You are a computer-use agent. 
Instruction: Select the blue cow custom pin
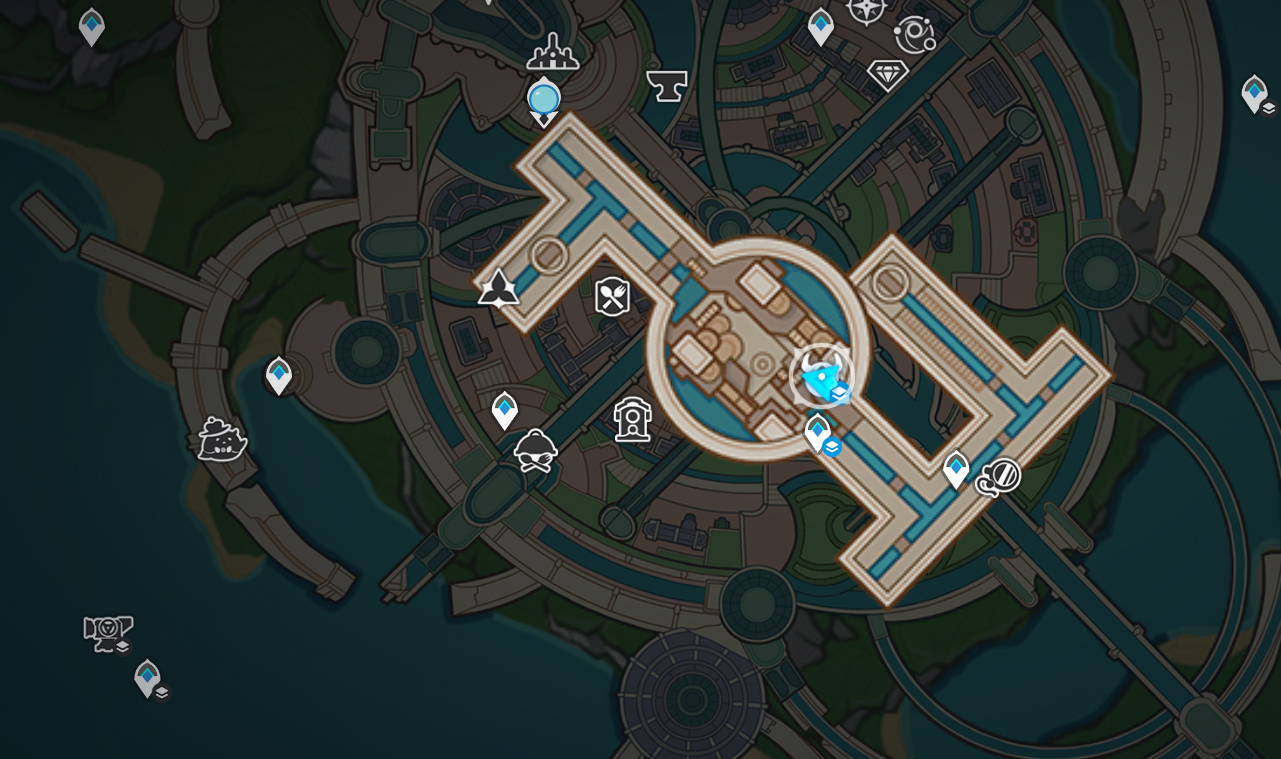point(818,372)
